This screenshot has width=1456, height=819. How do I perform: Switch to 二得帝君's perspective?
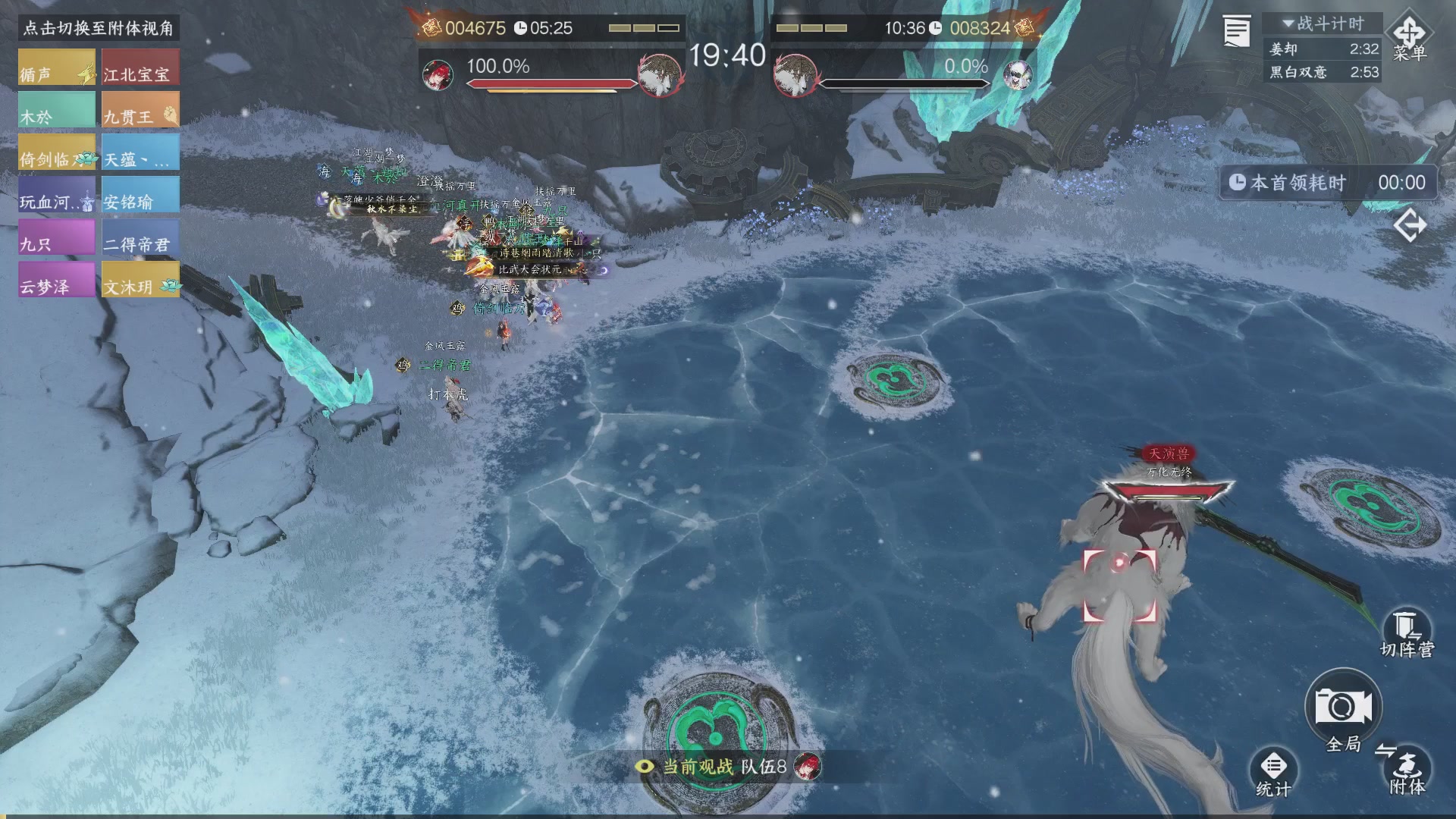(x=140, y=238)
